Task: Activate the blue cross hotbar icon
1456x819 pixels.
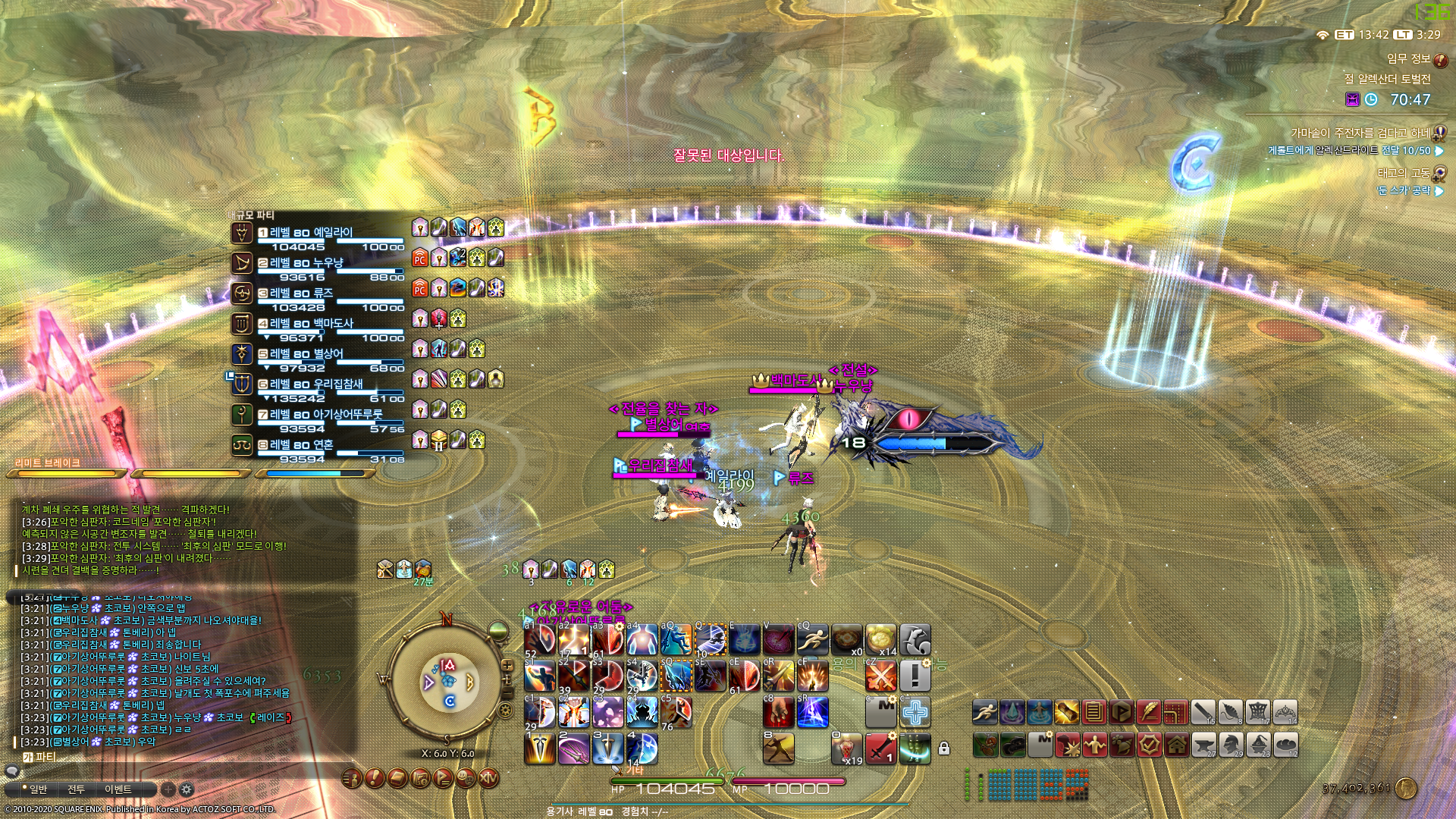Action: (x=915, y=713)
